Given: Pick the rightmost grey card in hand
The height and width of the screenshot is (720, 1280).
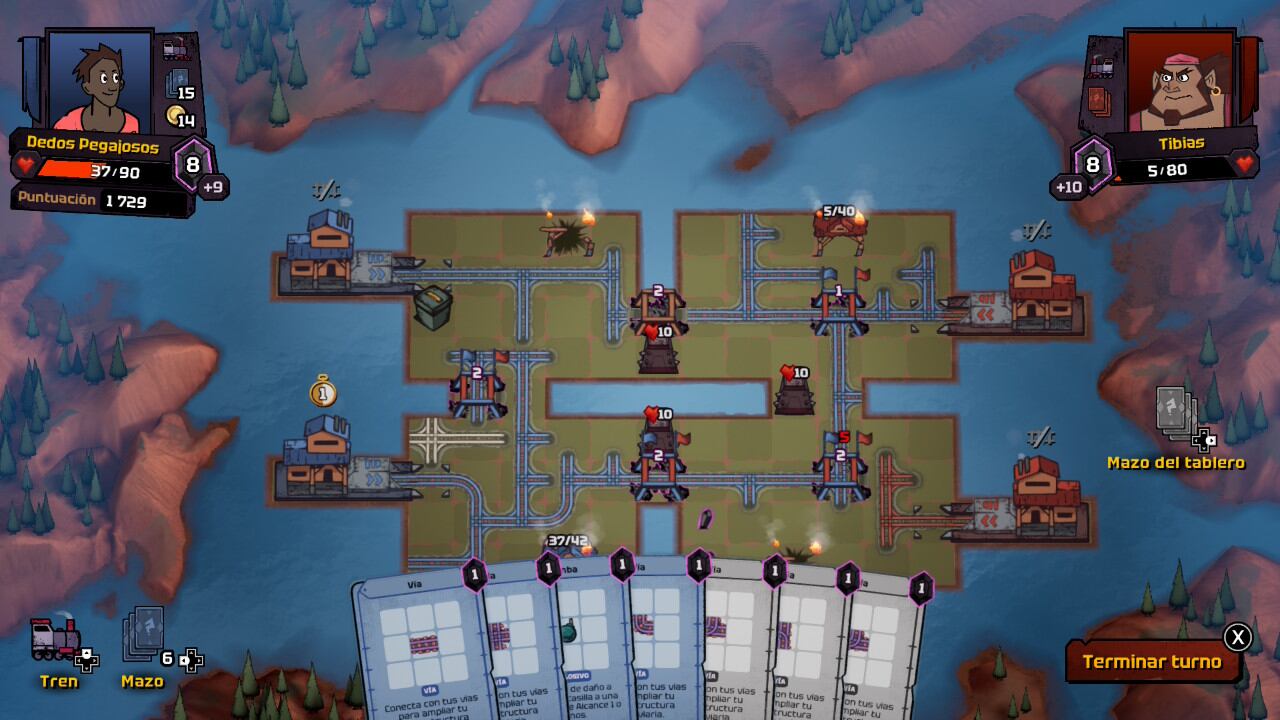Looking at the screenshot, I should pos(882,650).
